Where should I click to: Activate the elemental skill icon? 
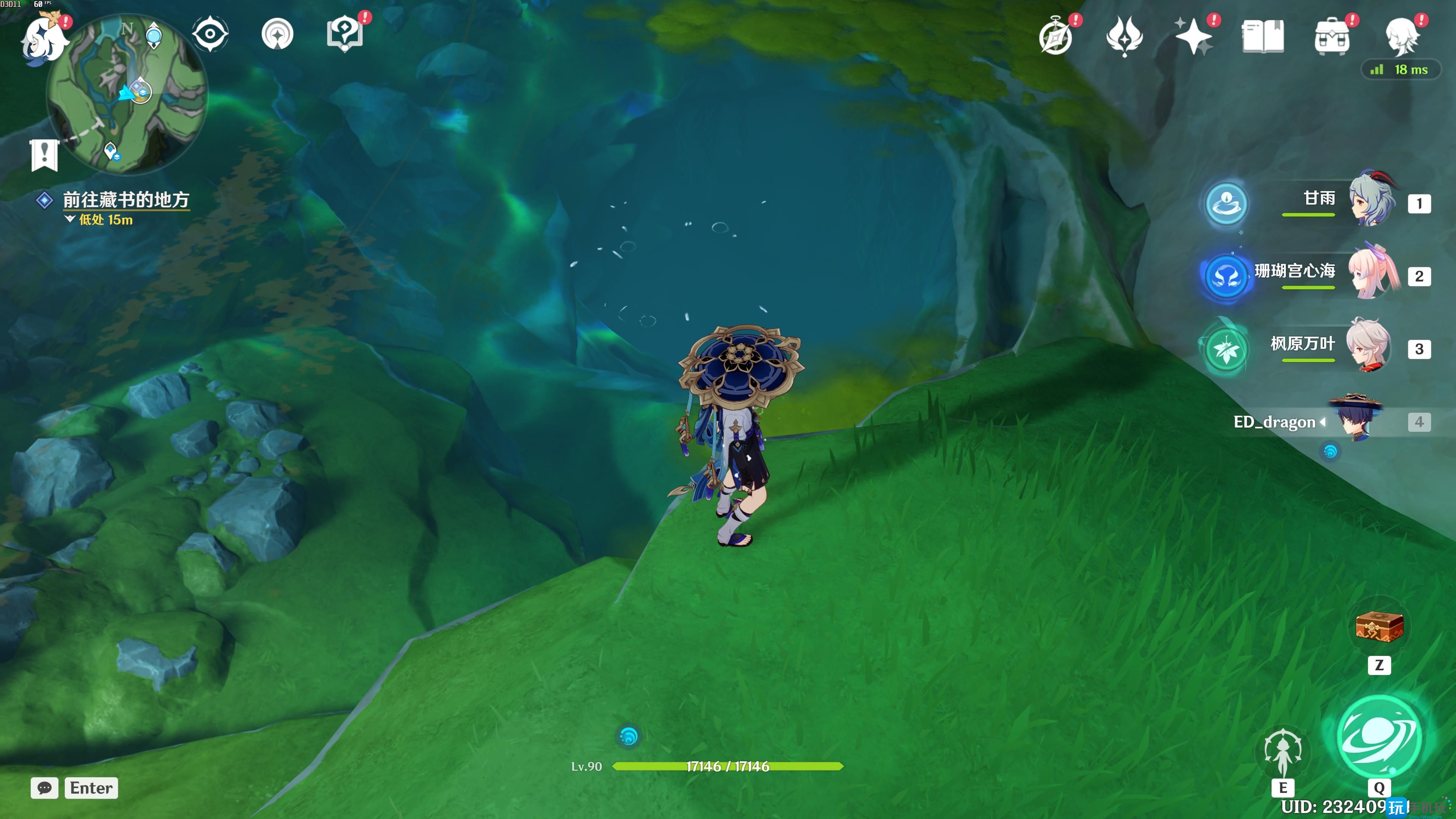point(1282,752)
